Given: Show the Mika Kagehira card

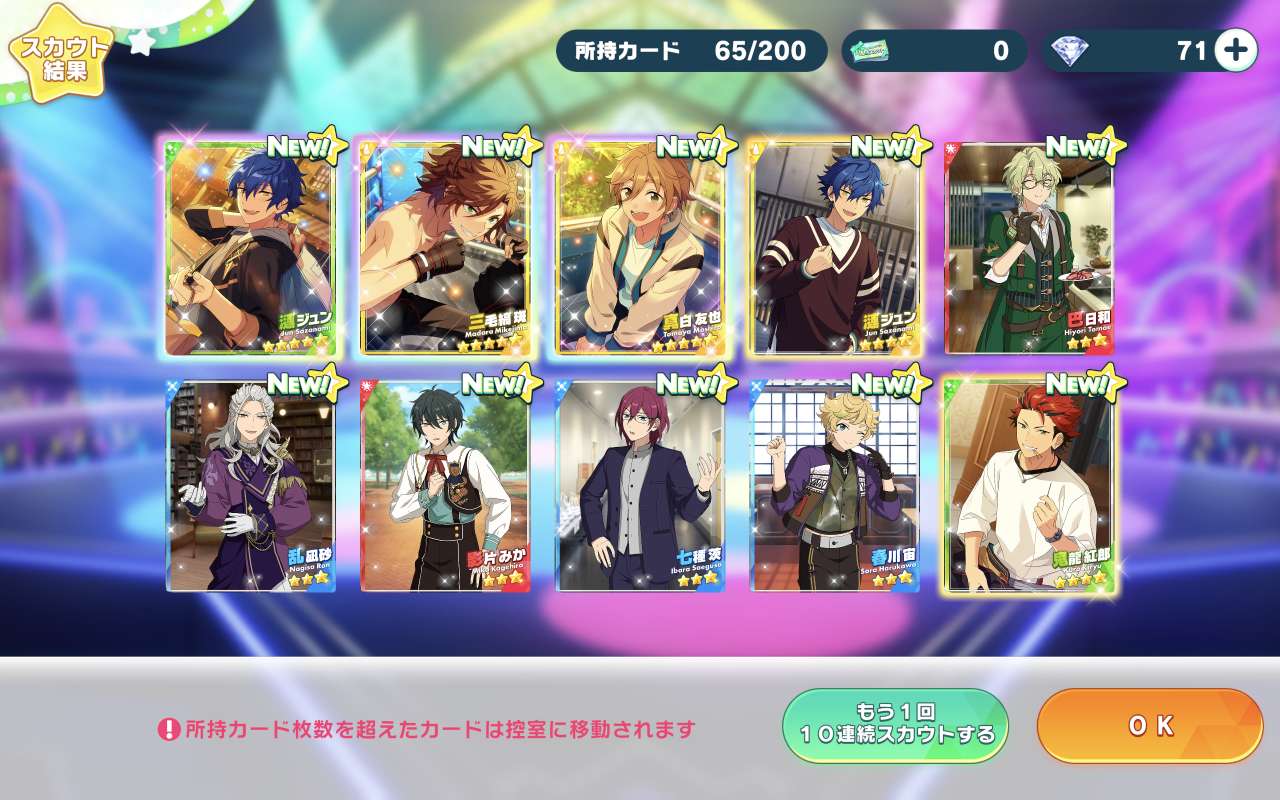Looking at the screenshot, I should click(x=444, y=486).
